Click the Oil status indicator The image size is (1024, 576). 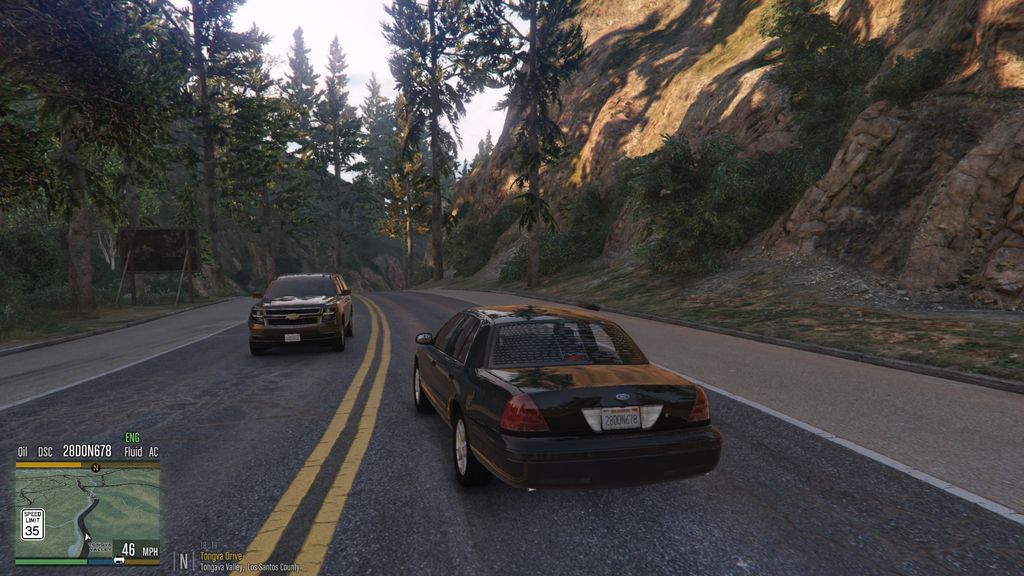[23, 451]
